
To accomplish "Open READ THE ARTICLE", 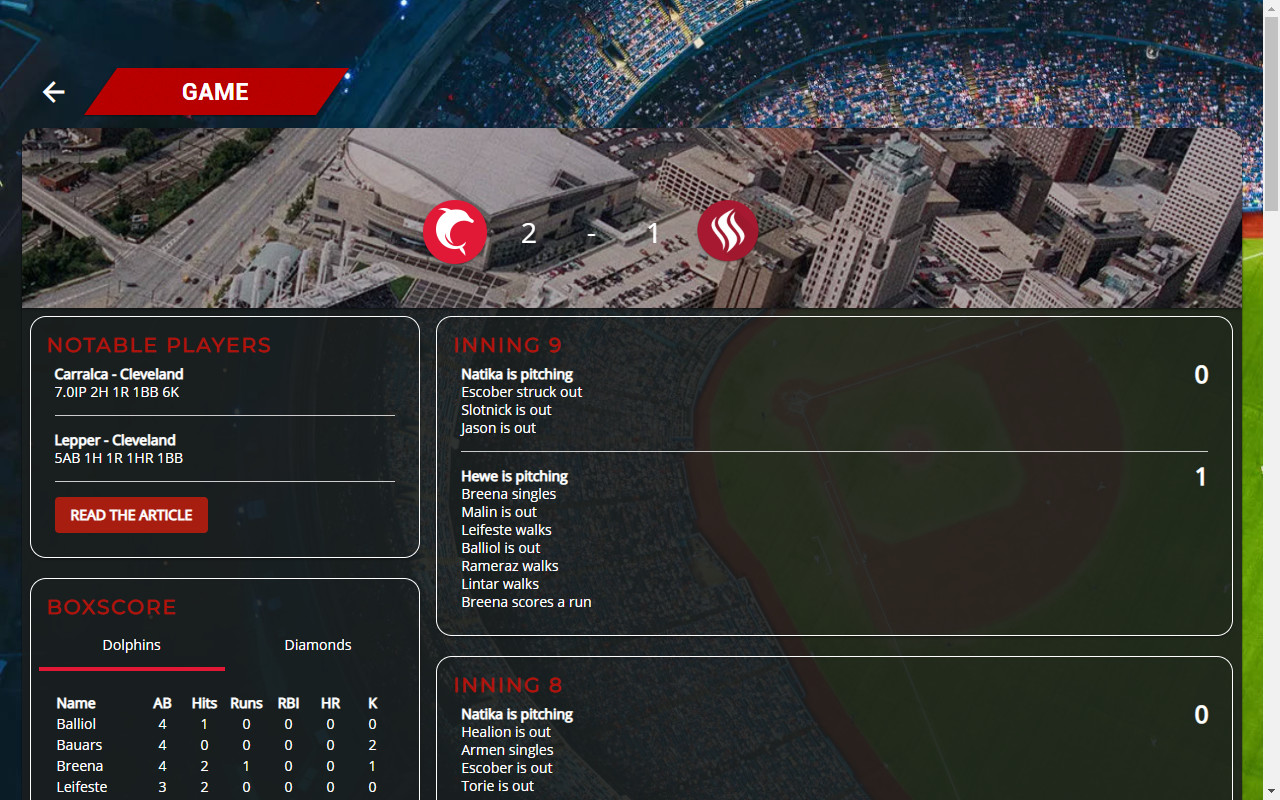I will [131, 514].
